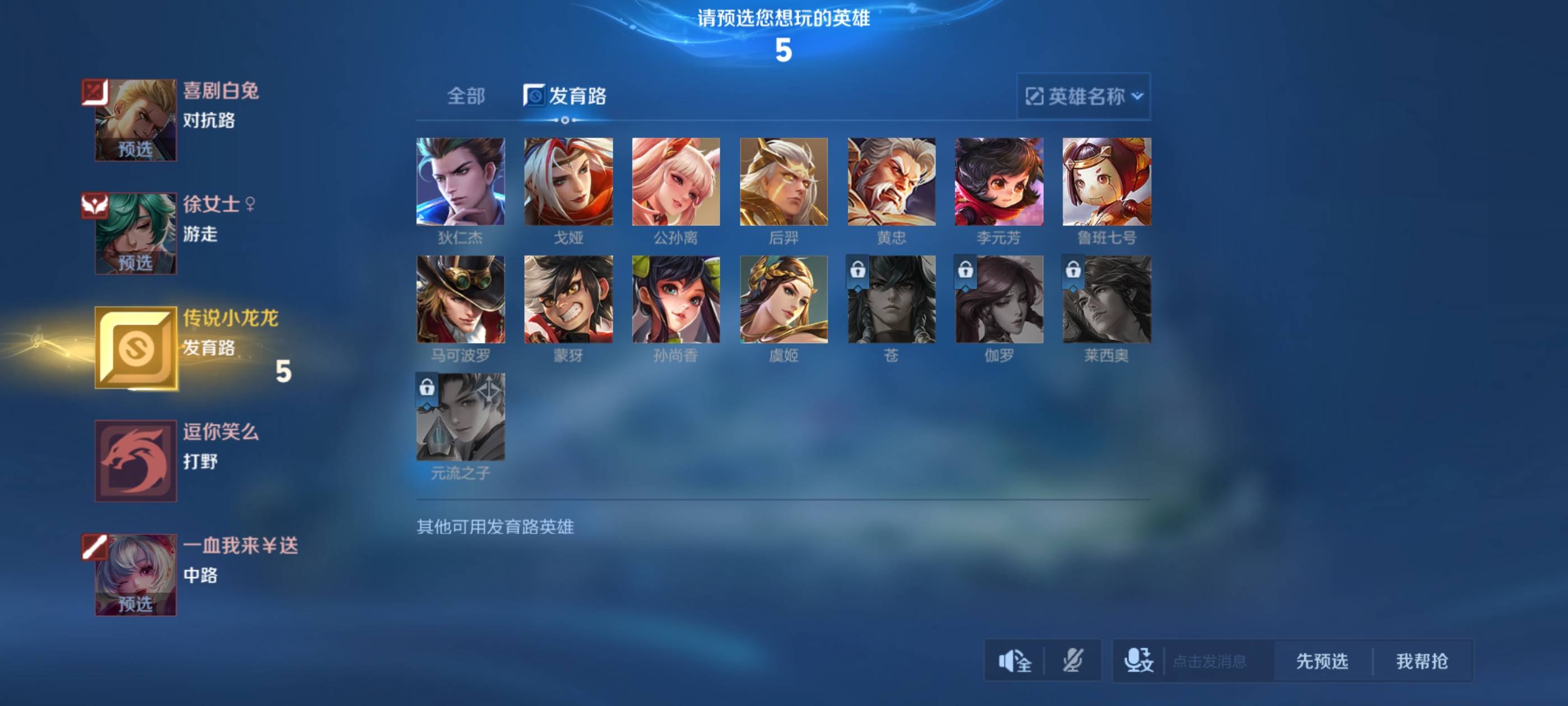Screen dimensions: 1568x706
Task: Pick hero 蒙犽
Action: click(568, 299)
